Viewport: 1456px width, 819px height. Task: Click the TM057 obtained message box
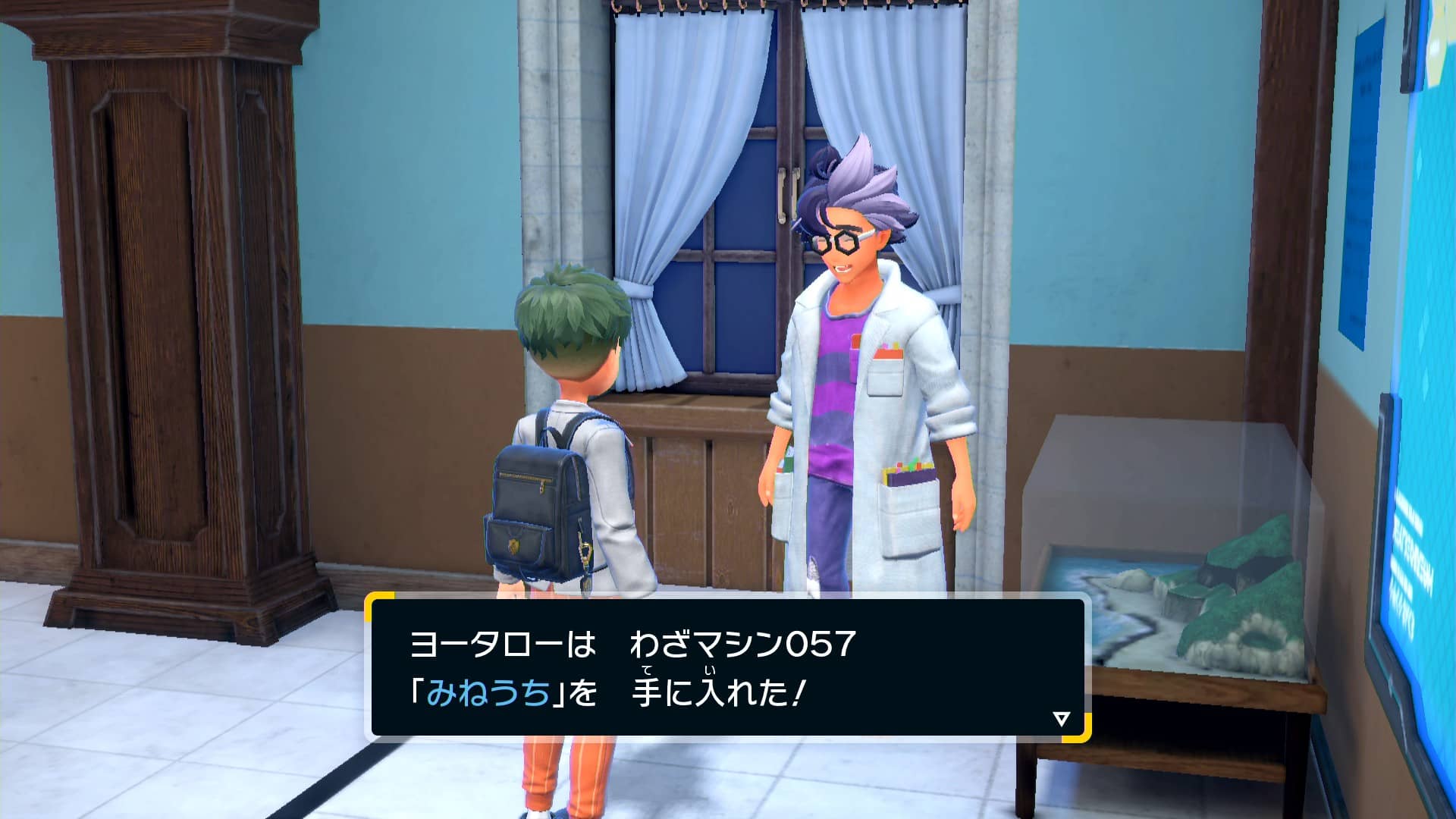tap(726, 668)
